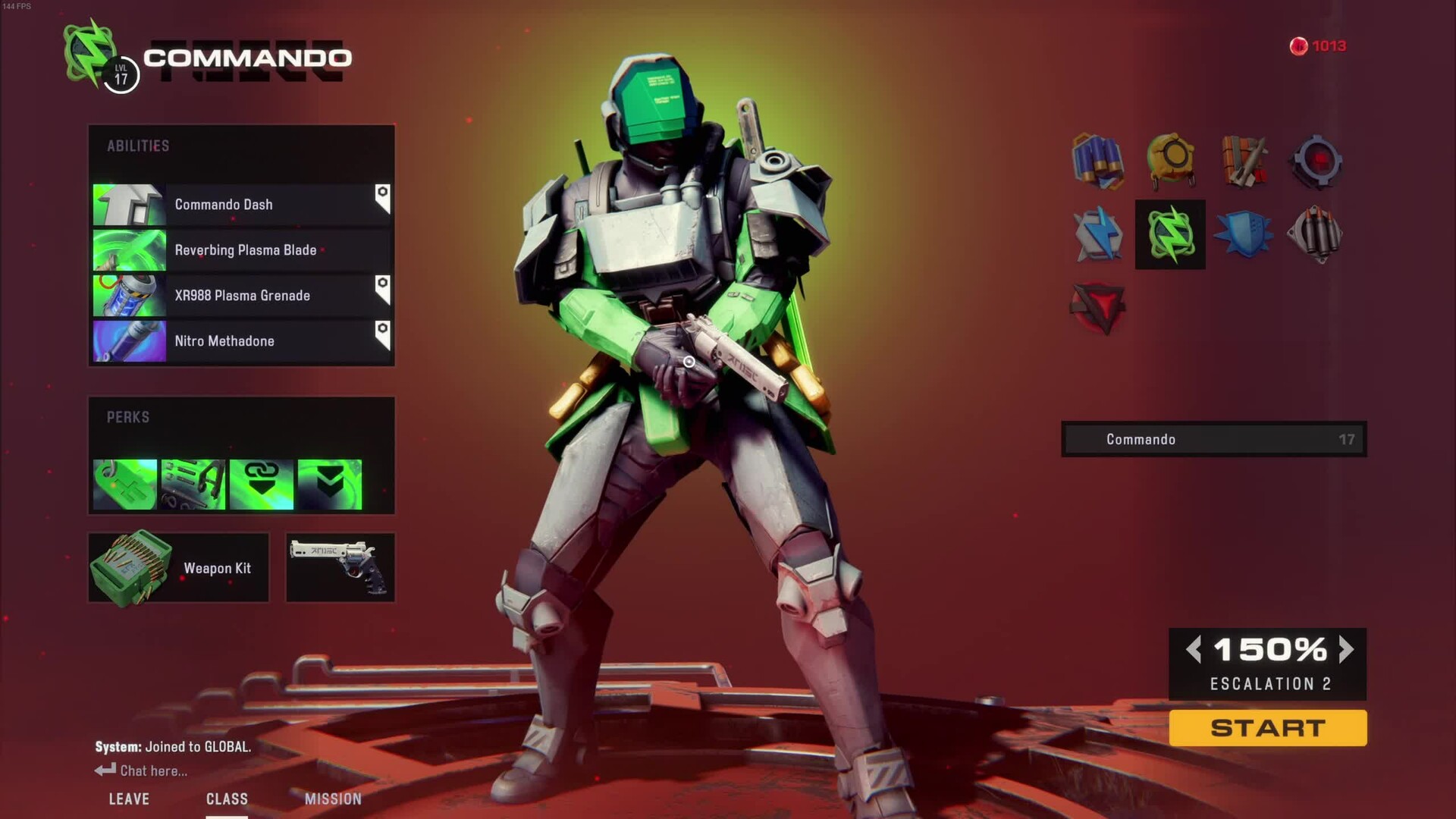Viewport: 1456px width, 819px height.
Task: Select the revolver weapon slot
Action: coord(340,568)
